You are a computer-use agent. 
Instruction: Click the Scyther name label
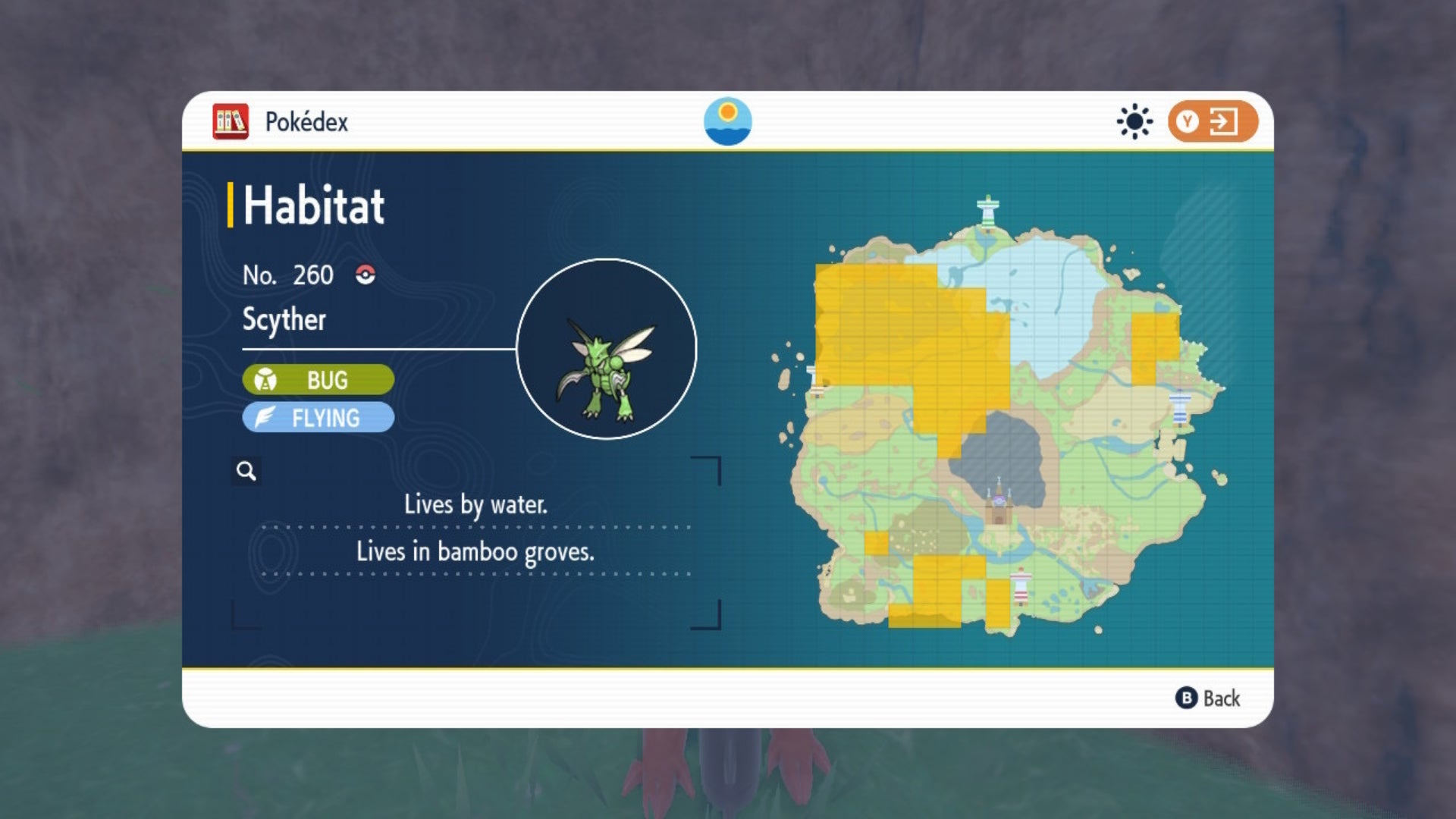[284, 320]
